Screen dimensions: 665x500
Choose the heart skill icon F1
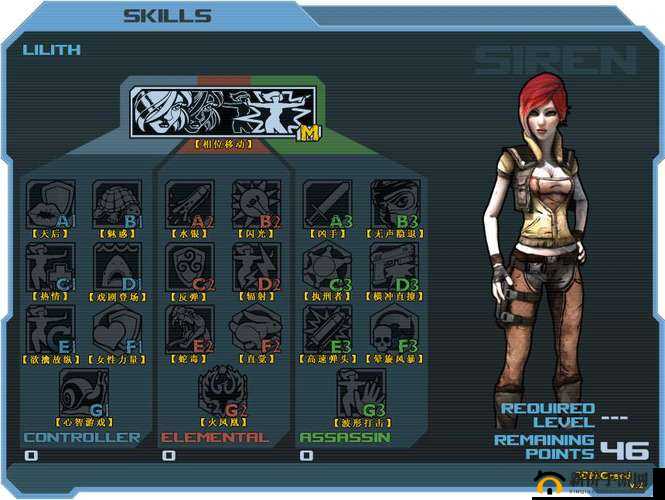pyautogui.click(x=116, y=329)
